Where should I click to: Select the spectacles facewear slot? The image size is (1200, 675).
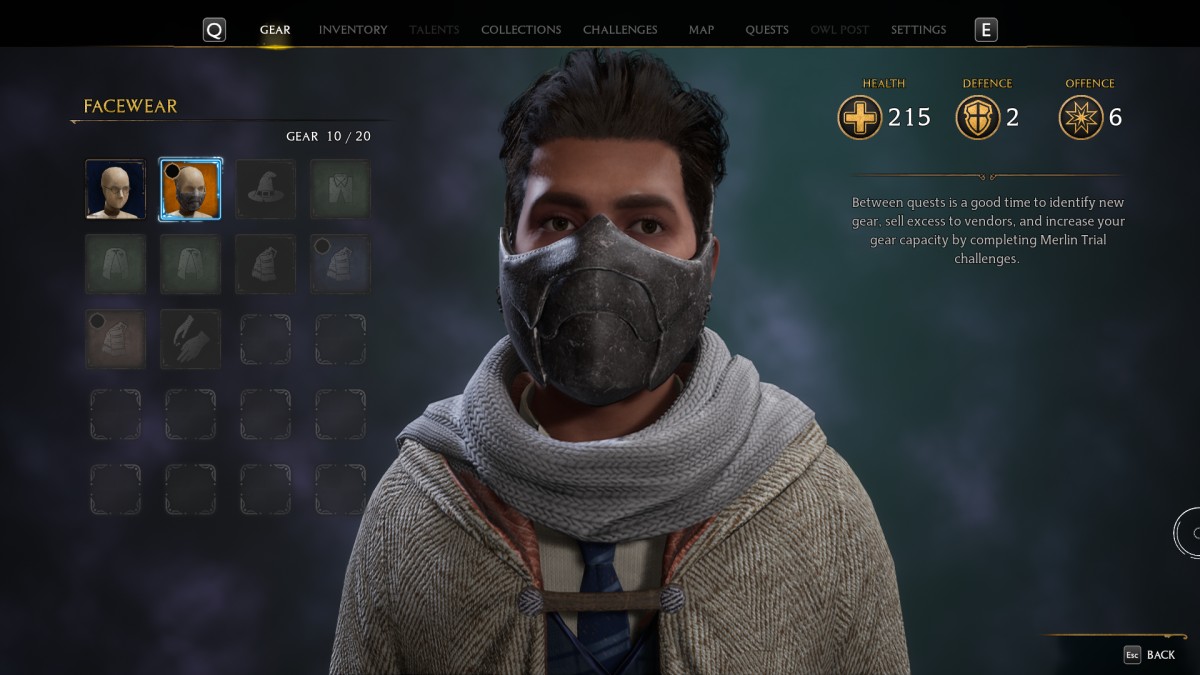[115, 189]
